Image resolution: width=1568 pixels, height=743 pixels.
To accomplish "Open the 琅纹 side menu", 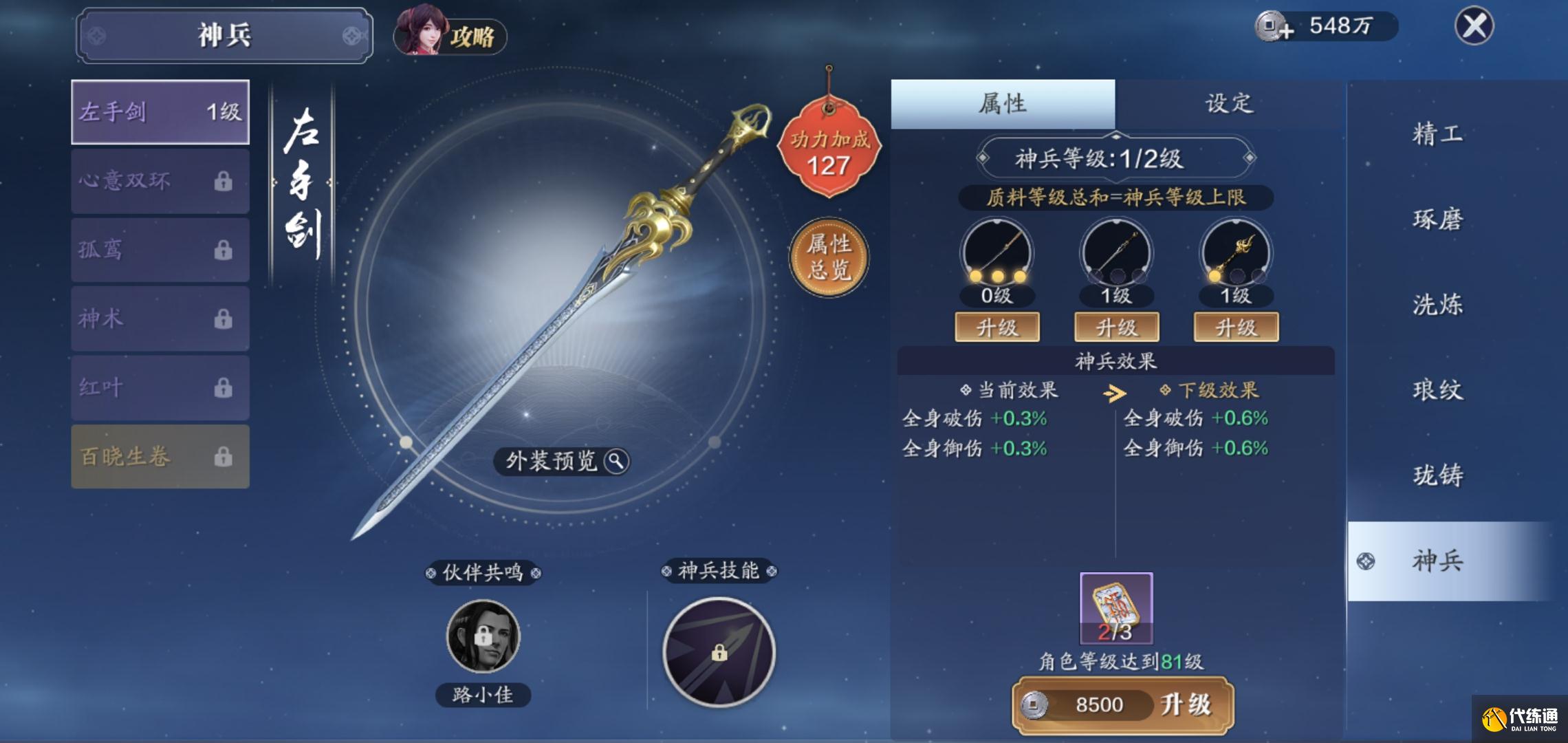I will (1437, 390).
